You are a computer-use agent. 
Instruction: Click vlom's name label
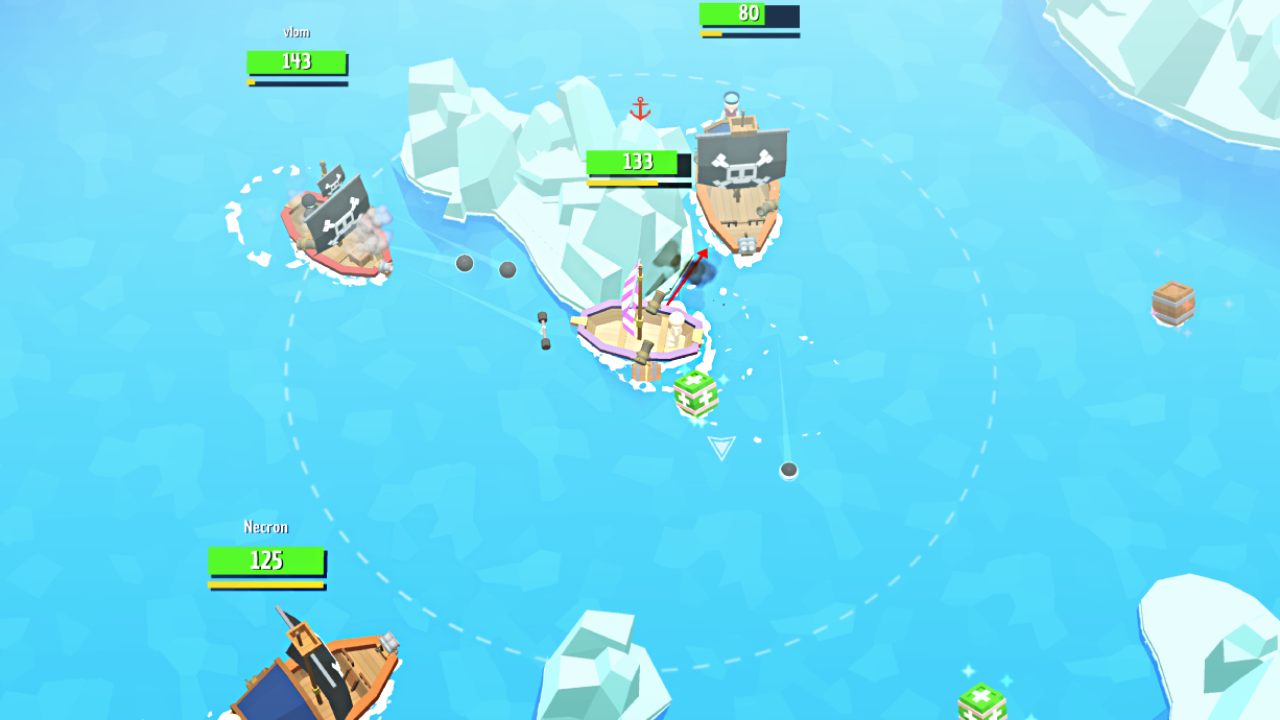pos(294,32)
